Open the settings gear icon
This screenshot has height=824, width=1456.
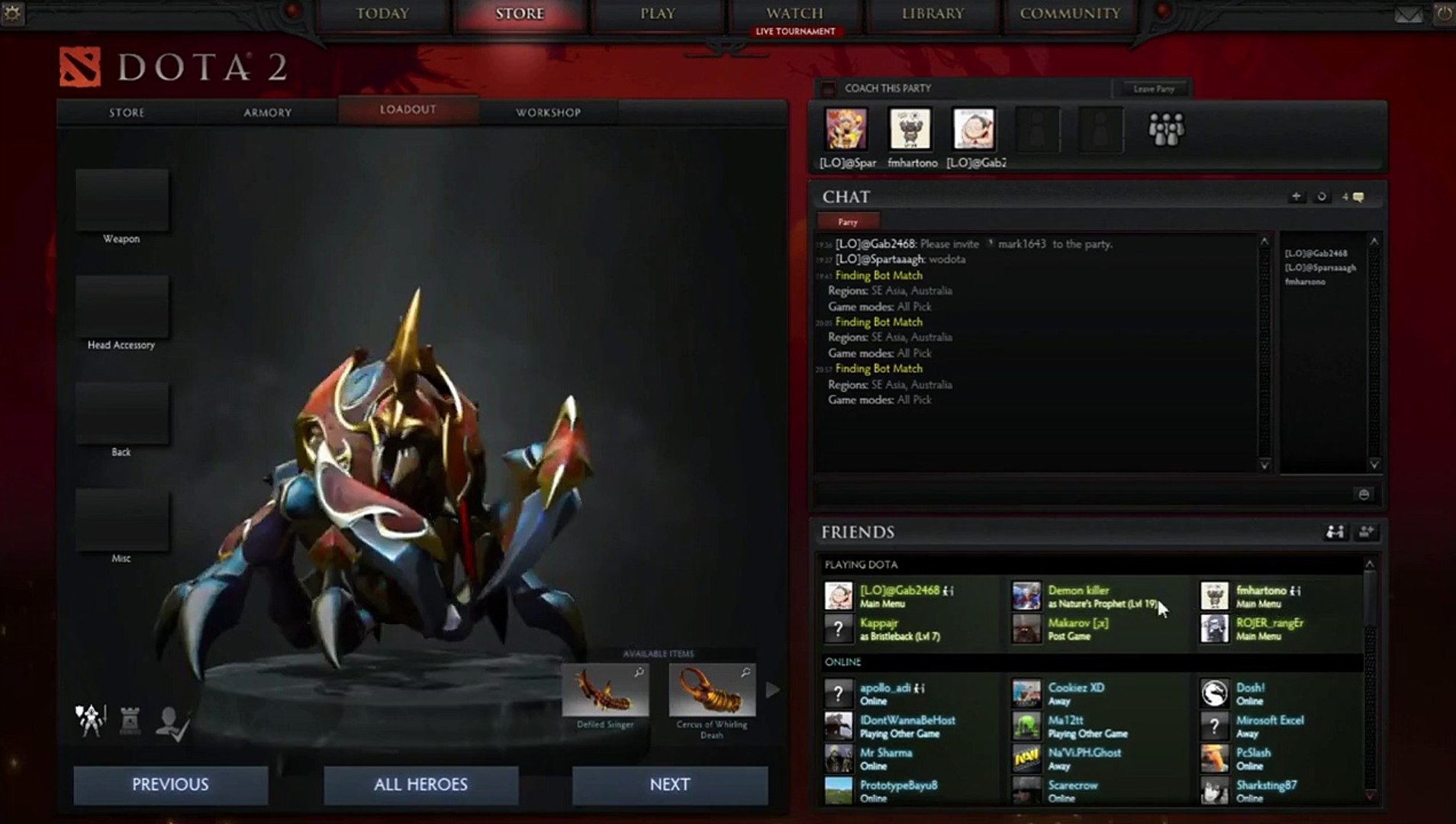click(x=13, y=13)
